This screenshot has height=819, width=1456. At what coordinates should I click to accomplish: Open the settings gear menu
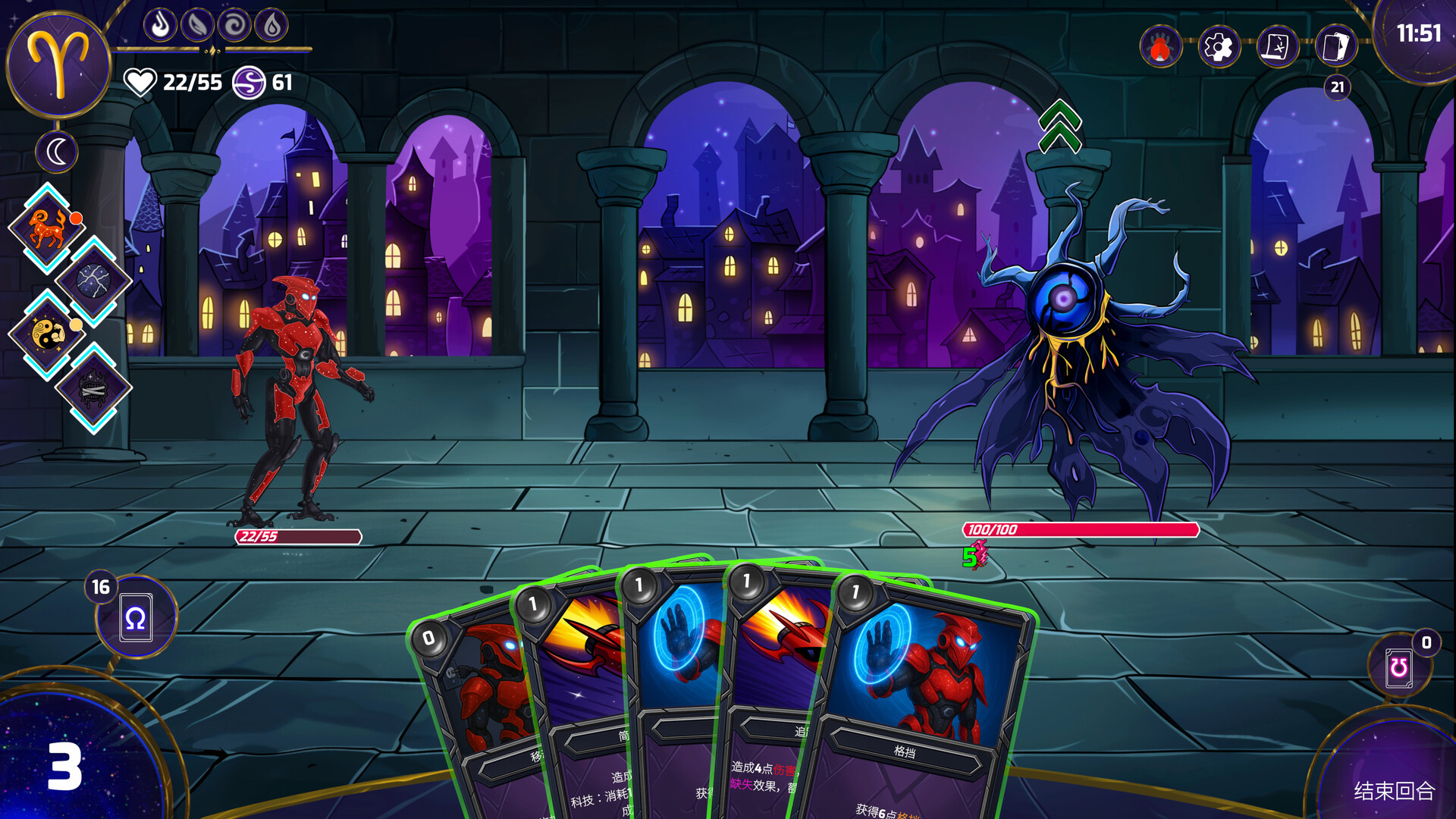click(1219, 47)
